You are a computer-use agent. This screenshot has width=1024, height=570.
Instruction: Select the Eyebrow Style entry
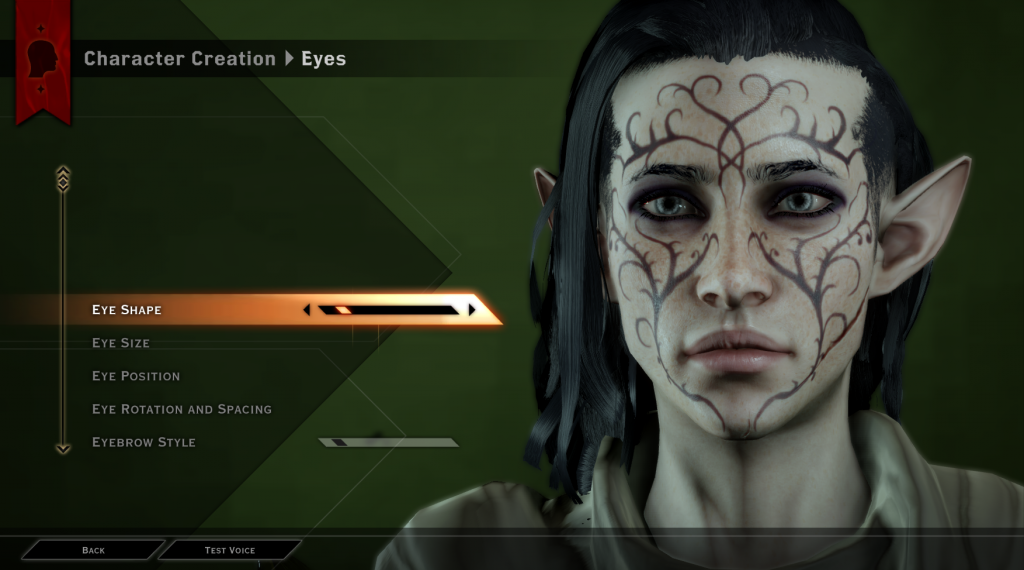pyautogui.click(x=144, y=442)
